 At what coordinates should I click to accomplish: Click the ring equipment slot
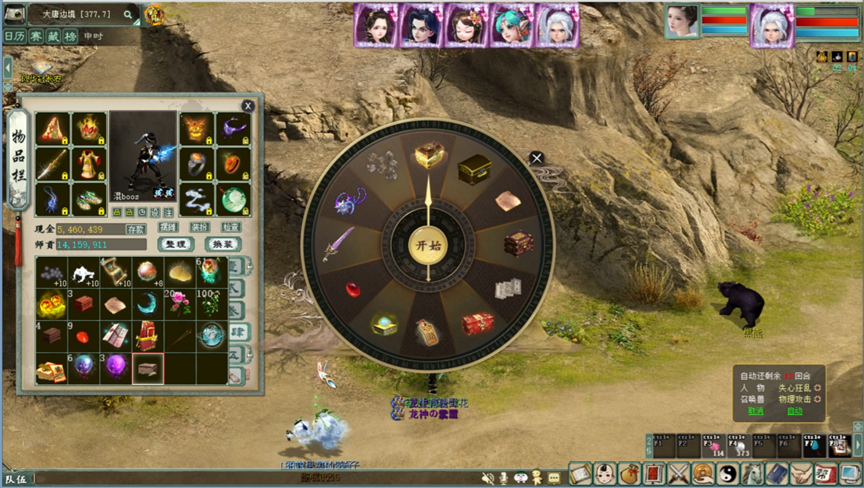[x=196, y=164]
